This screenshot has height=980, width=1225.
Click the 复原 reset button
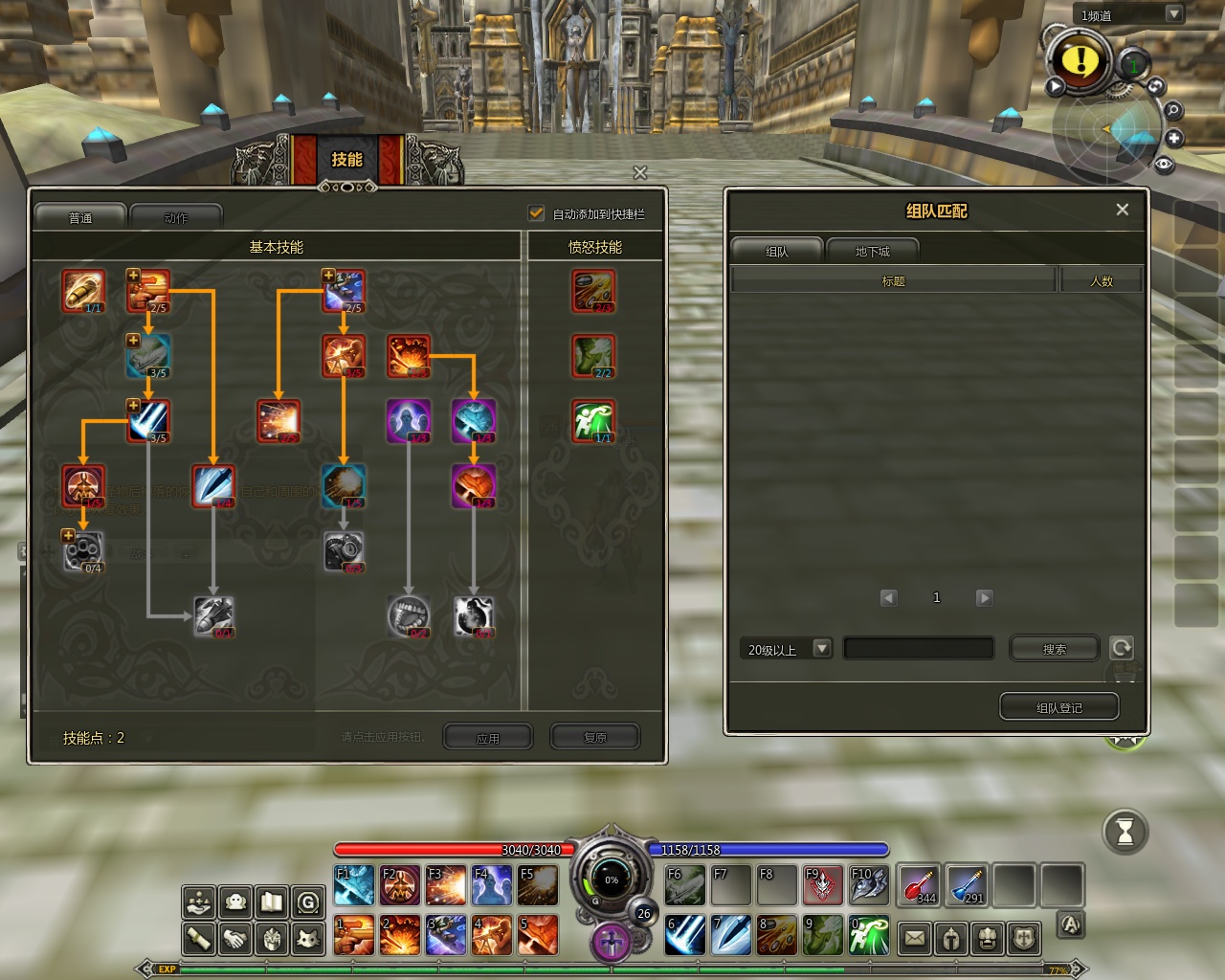point(595,738)
